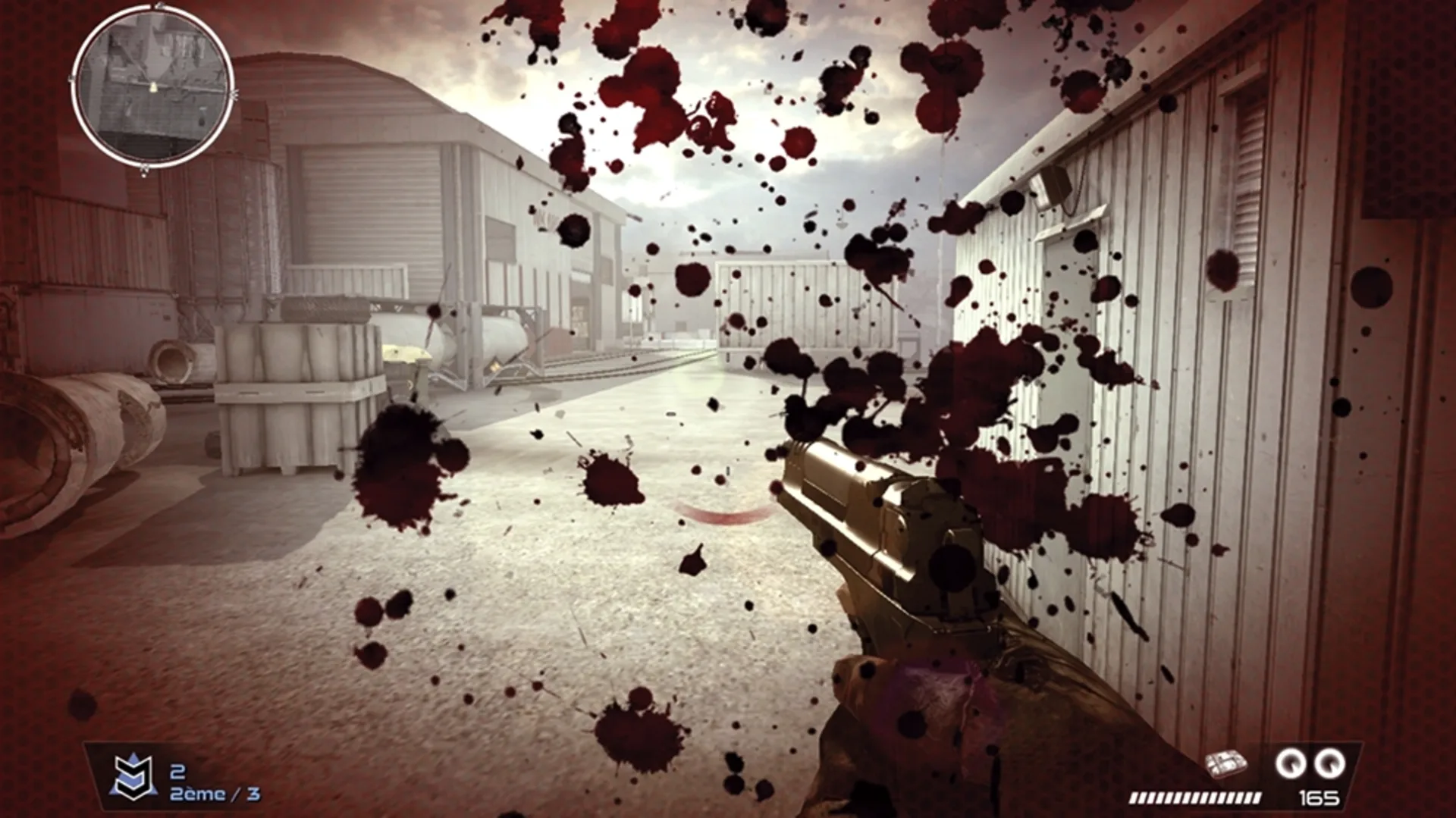Click the 165 ammo counter
The width and height of the screenshot is (1456, 818).
pos(1318,796)
